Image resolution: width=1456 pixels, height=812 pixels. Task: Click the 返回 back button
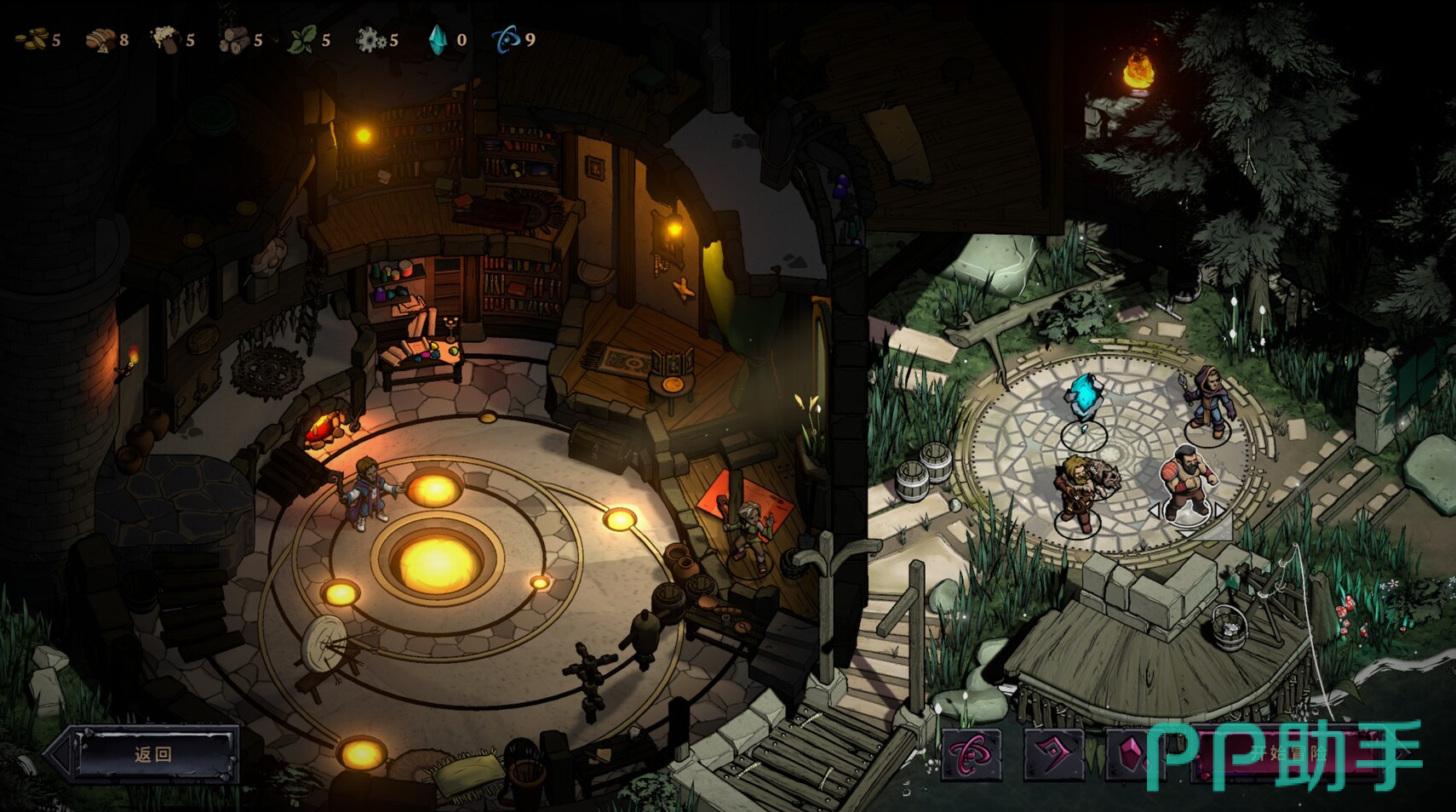[153, 754]
